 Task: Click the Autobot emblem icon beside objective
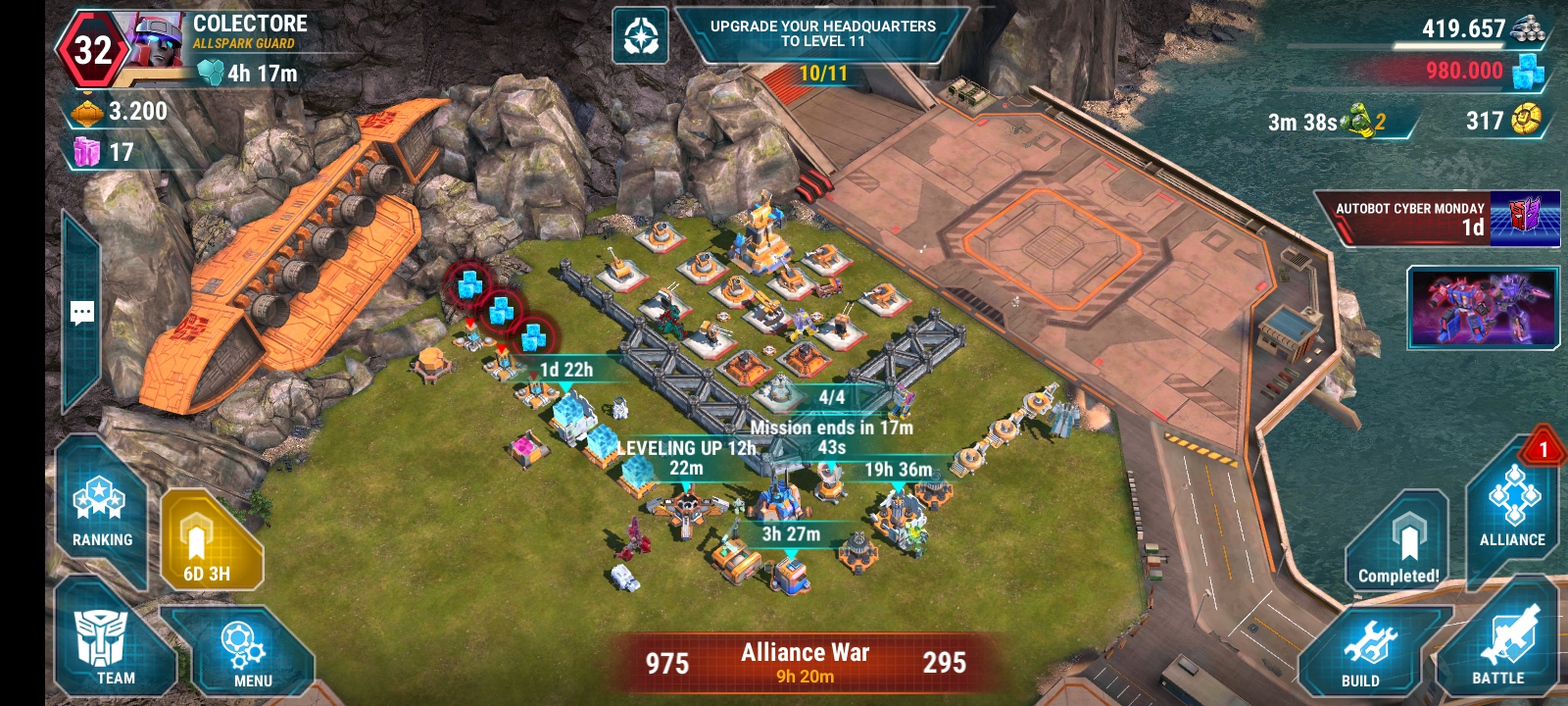coord(641,36)
